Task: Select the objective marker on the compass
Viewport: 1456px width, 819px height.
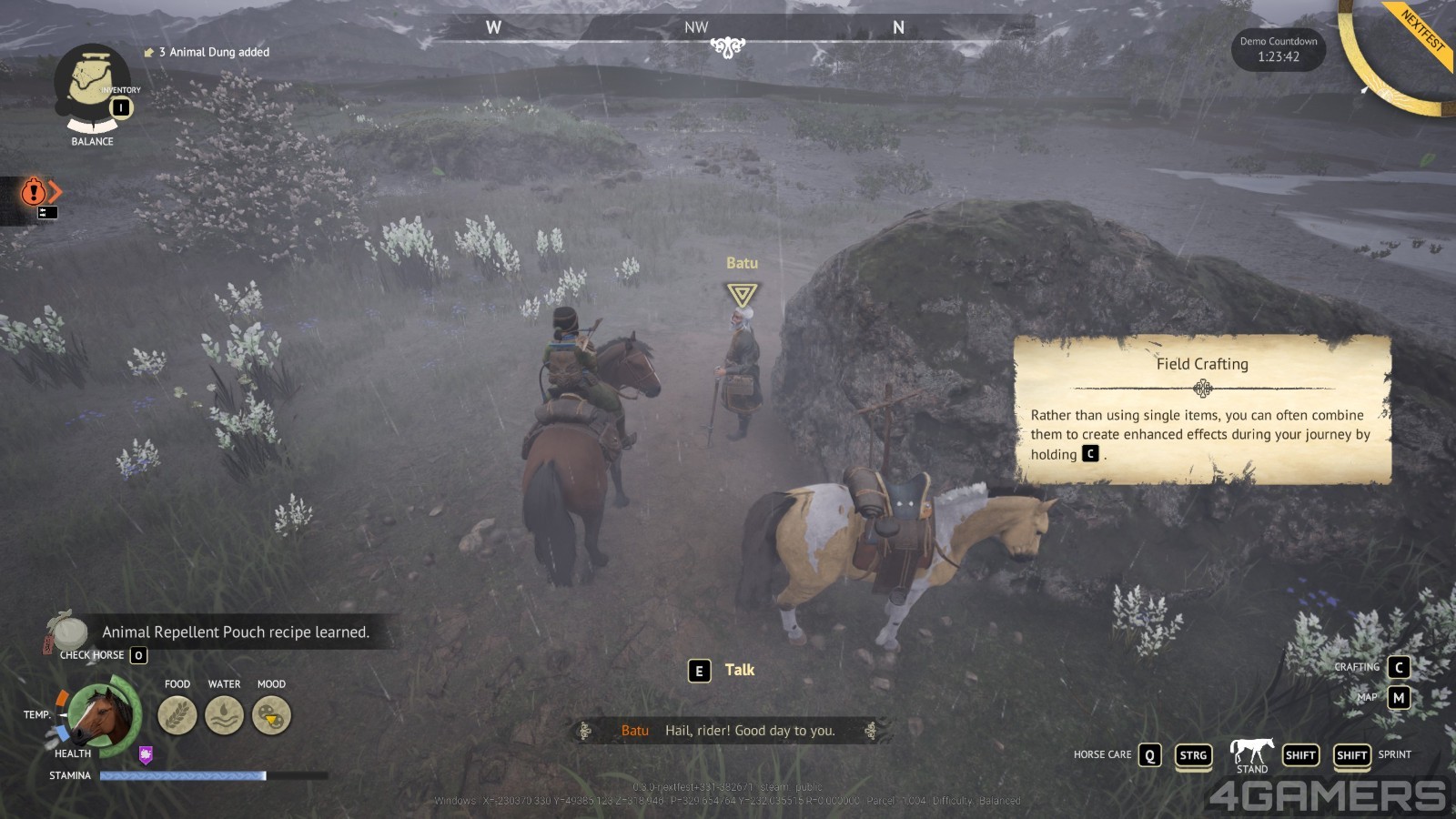Action: (728, 46)
